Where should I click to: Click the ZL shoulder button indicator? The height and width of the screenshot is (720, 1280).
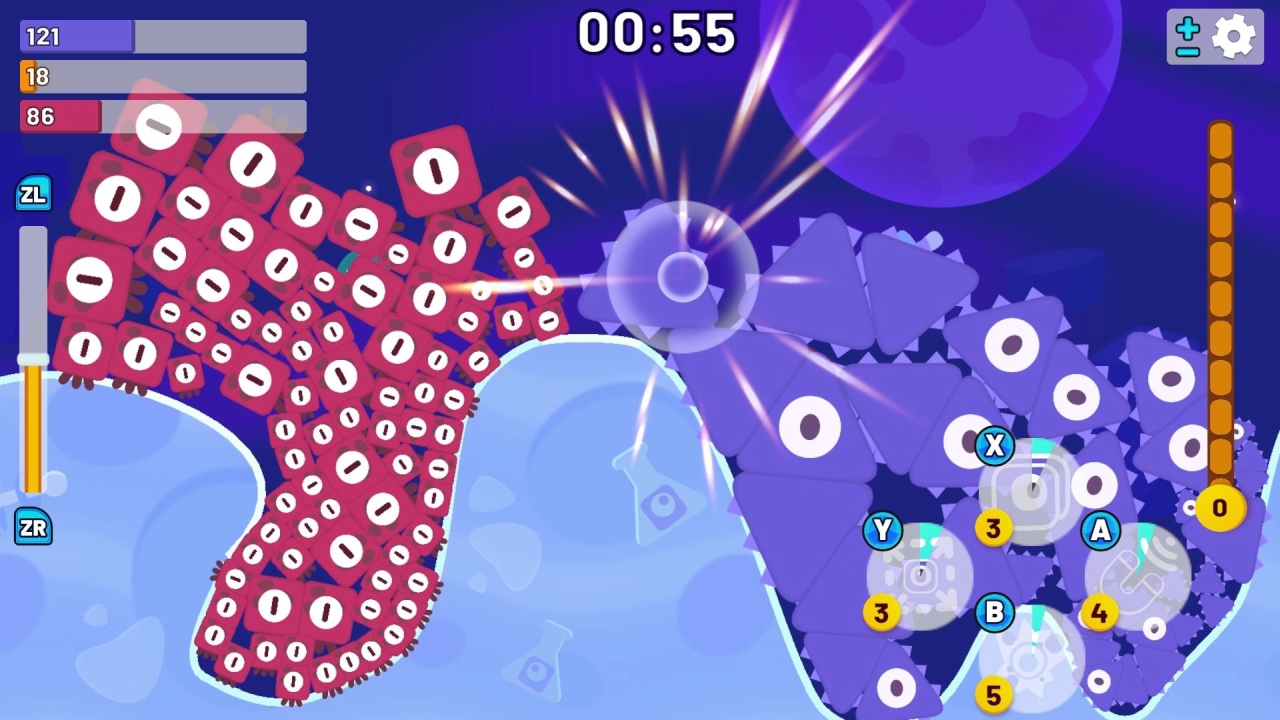tap(33, 194)
